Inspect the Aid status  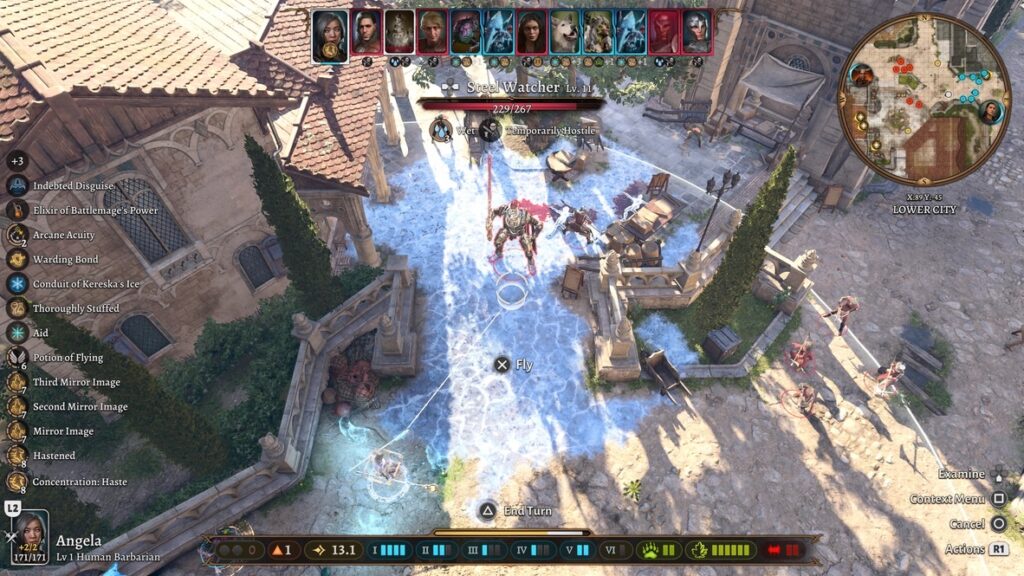coord(17,333)
